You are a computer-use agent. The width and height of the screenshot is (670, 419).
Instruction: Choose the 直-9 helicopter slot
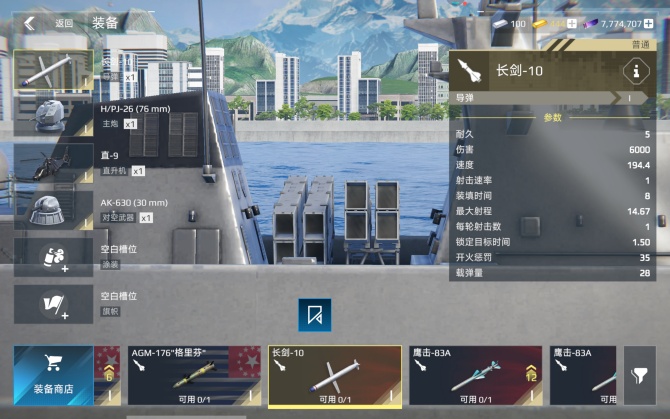tap(53, 163)
